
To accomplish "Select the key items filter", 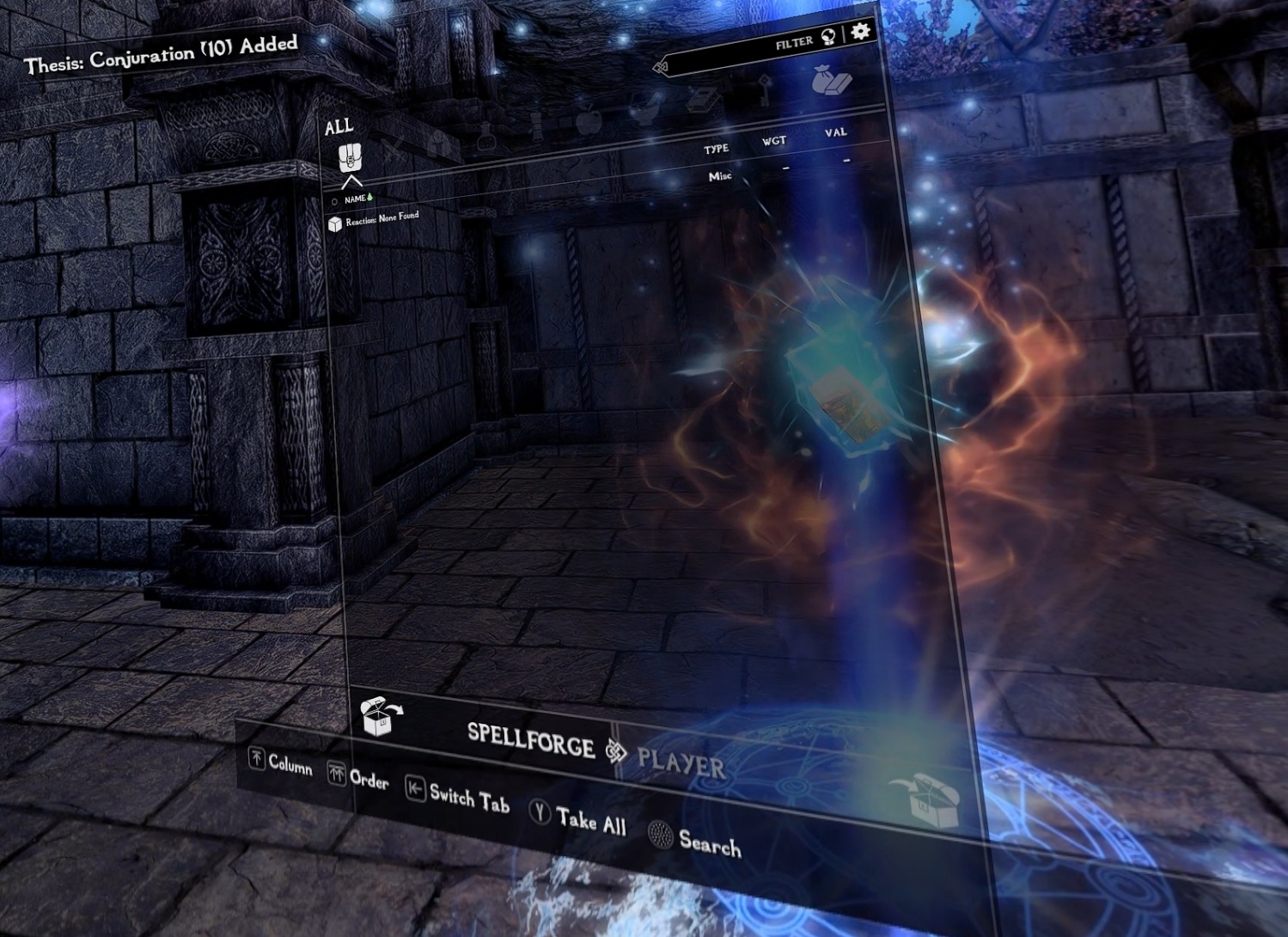I will [x=766, y=90].
